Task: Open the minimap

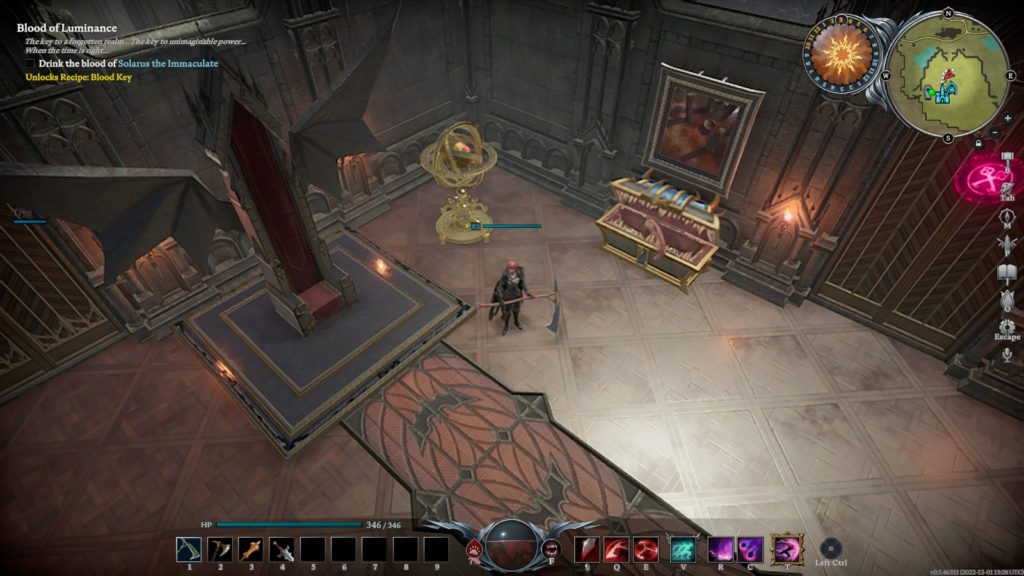Action: point(947,73)
